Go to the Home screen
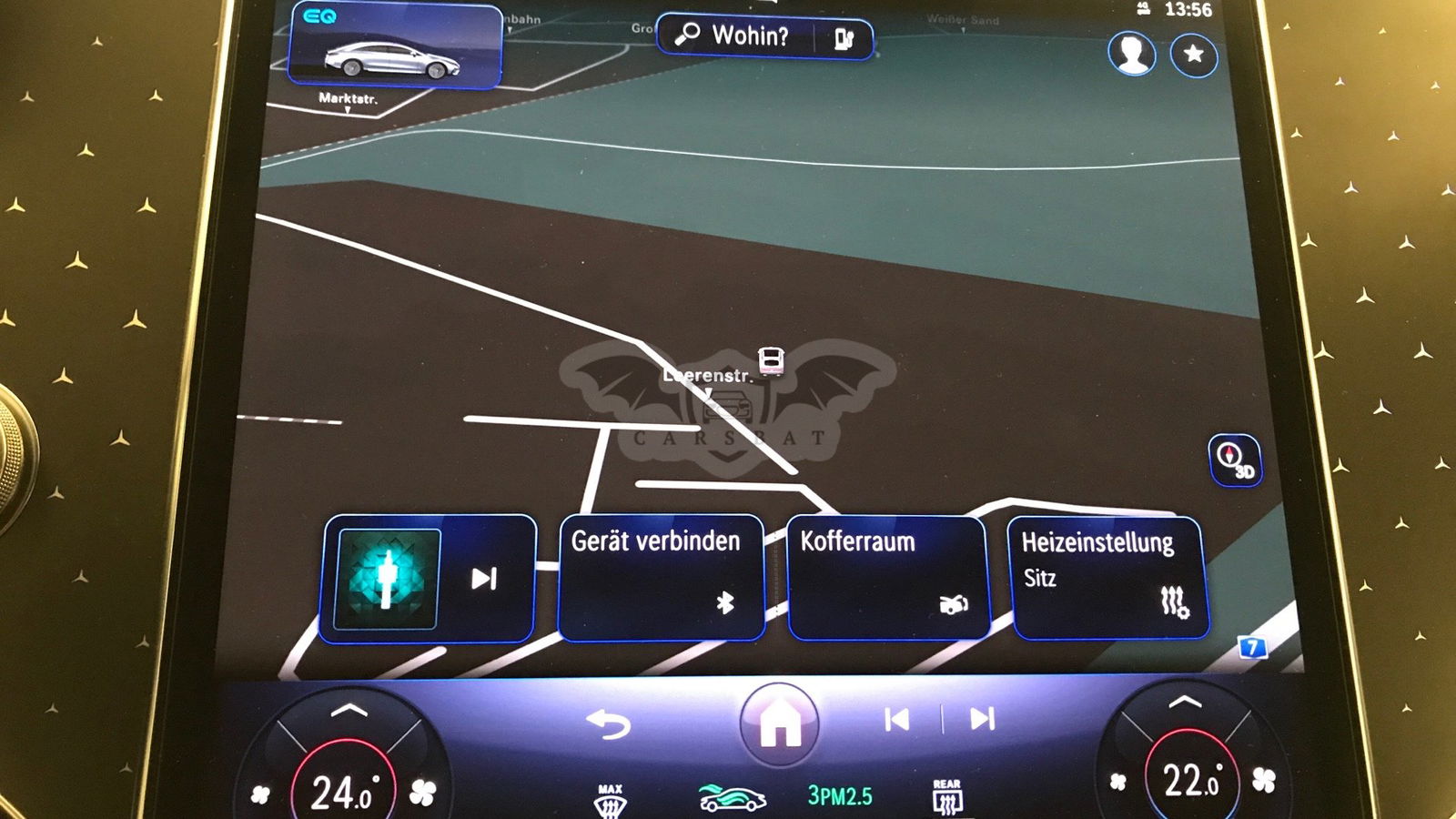1456x819 pixels. [x=779, y=724]
